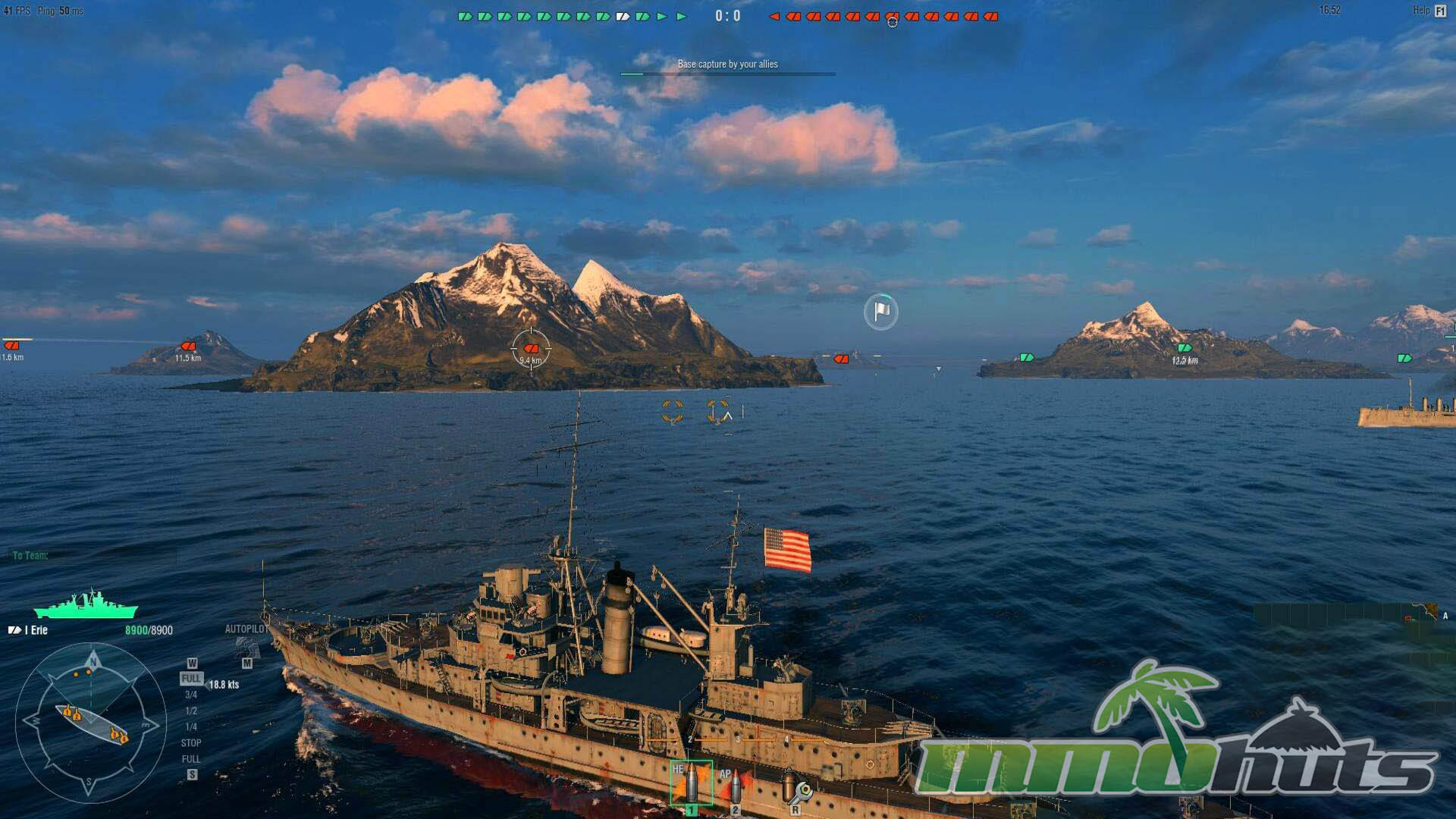Open the To Team chat line

pyautogui.click(x=30, y=556)
